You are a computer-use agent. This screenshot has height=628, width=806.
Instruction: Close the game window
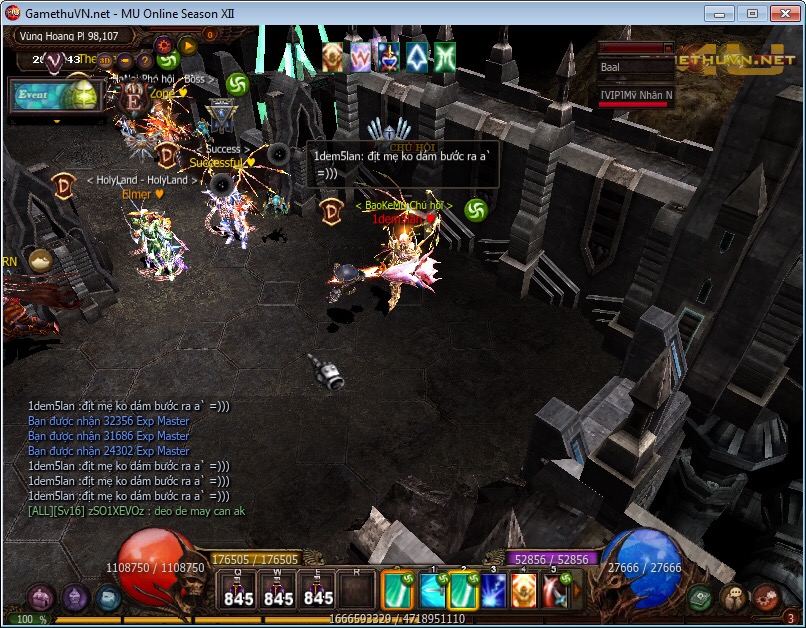pyautogui.click(x=781, y=14)
